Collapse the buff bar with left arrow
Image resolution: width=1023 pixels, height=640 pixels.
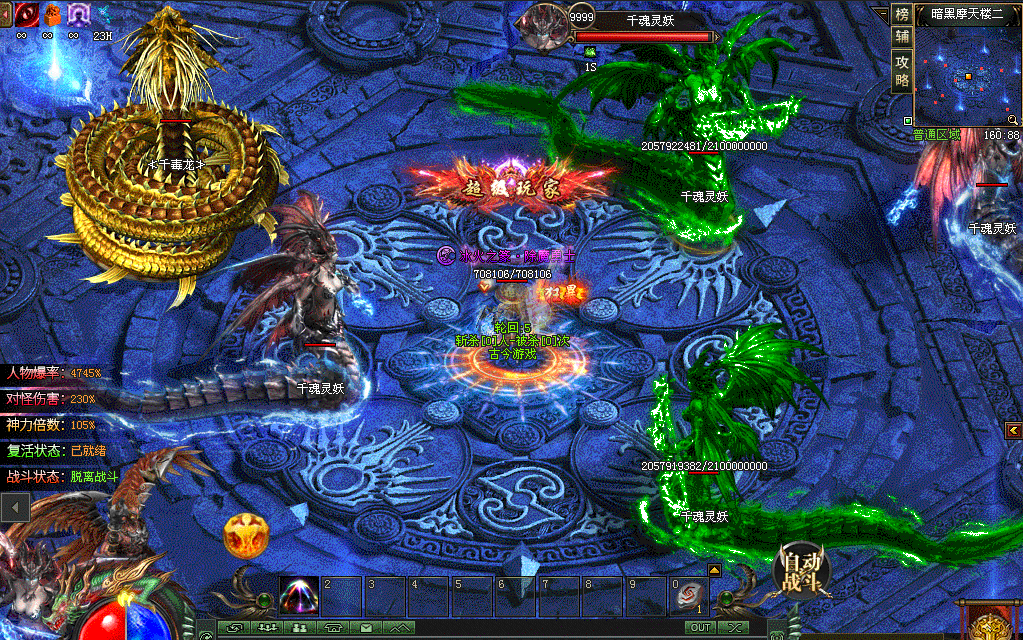tap(6, 13)
